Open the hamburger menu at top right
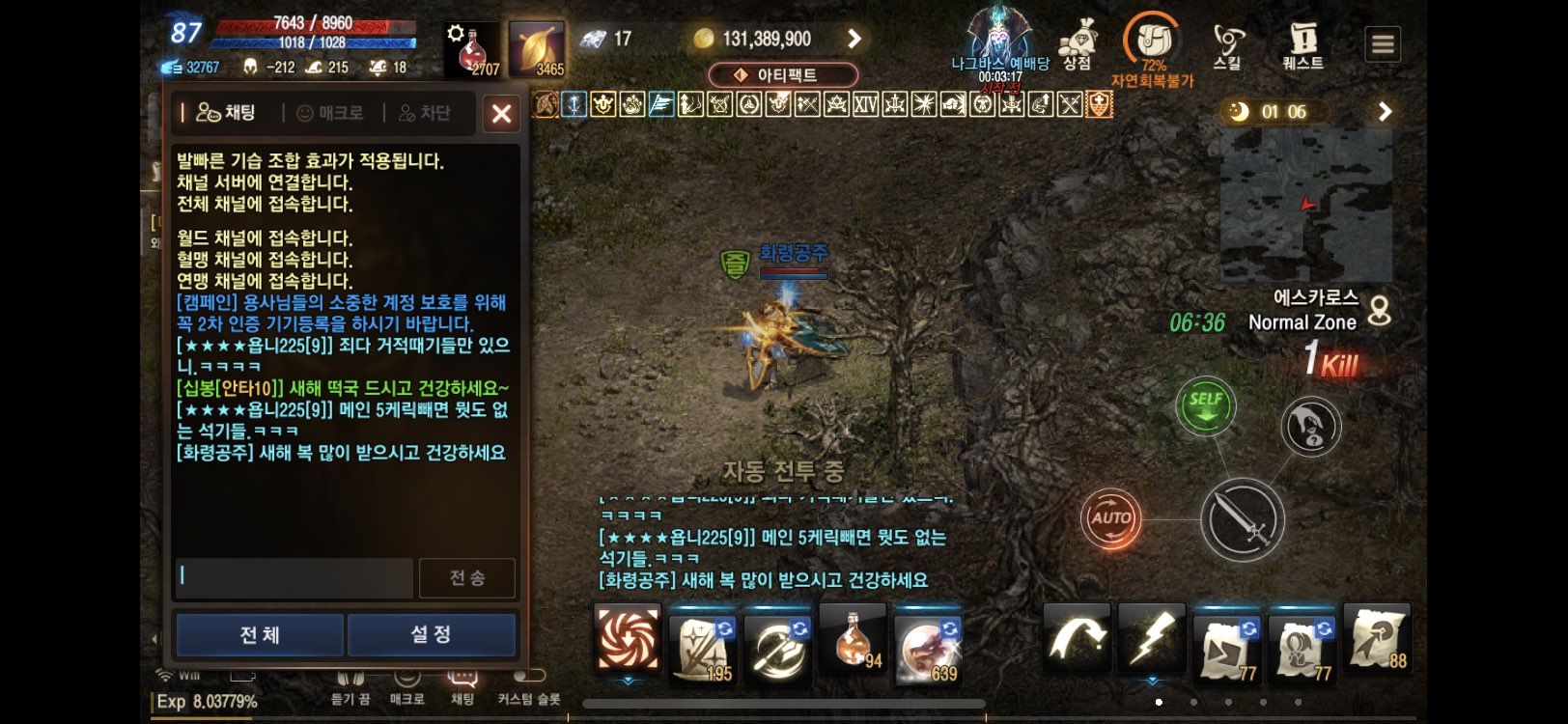 pyautogui.click(x=1383, y=43)
